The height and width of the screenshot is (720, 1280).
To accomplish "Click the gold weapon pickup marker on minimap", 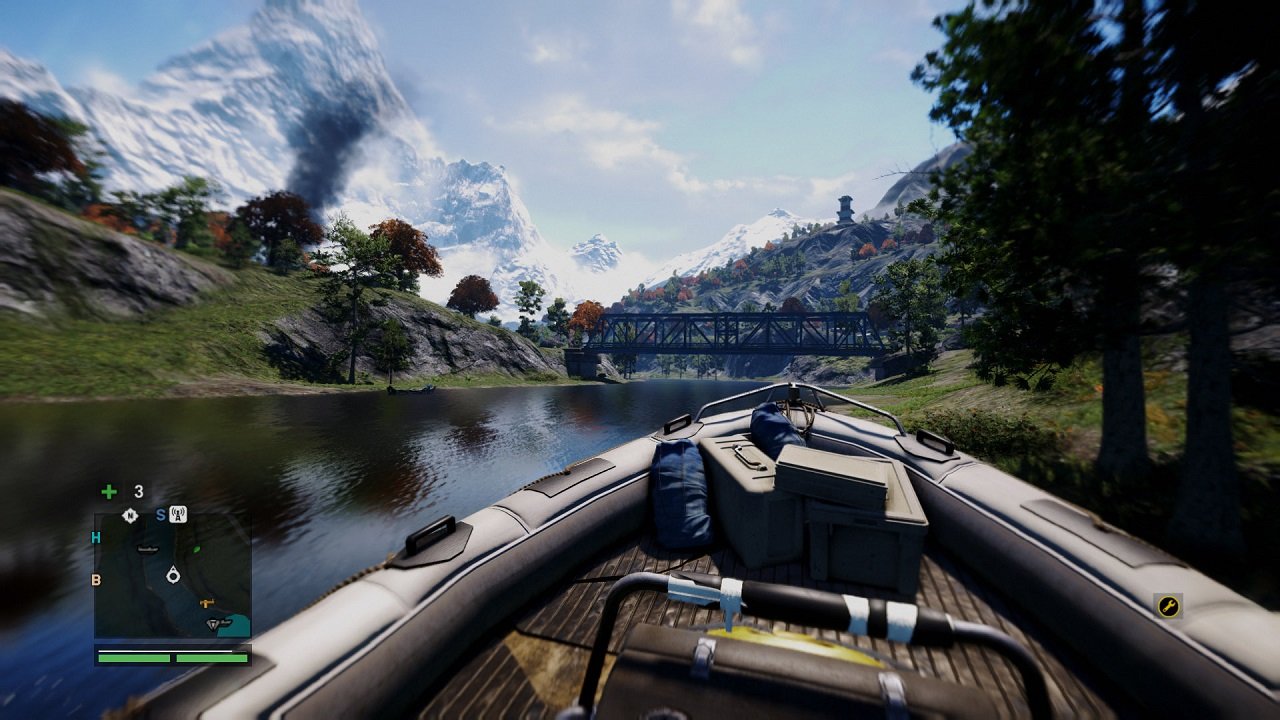I will coord(206,602).
